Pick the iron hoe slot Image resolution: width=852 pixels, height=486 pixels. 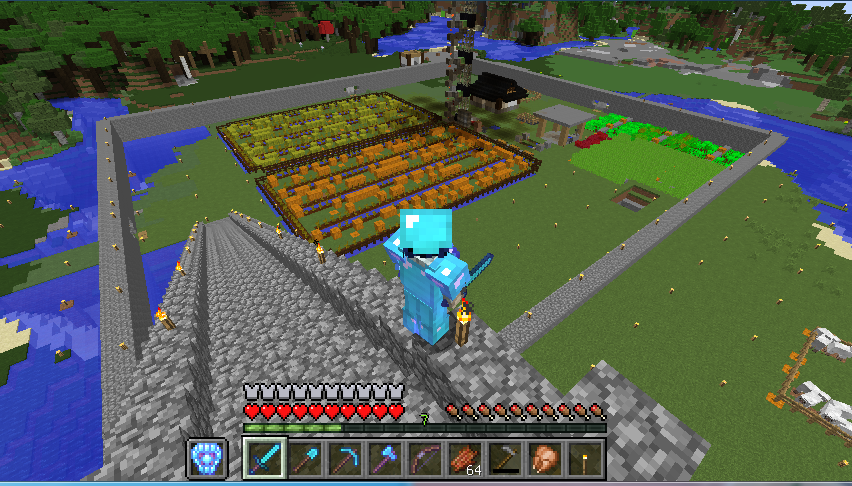coord(505,459)
